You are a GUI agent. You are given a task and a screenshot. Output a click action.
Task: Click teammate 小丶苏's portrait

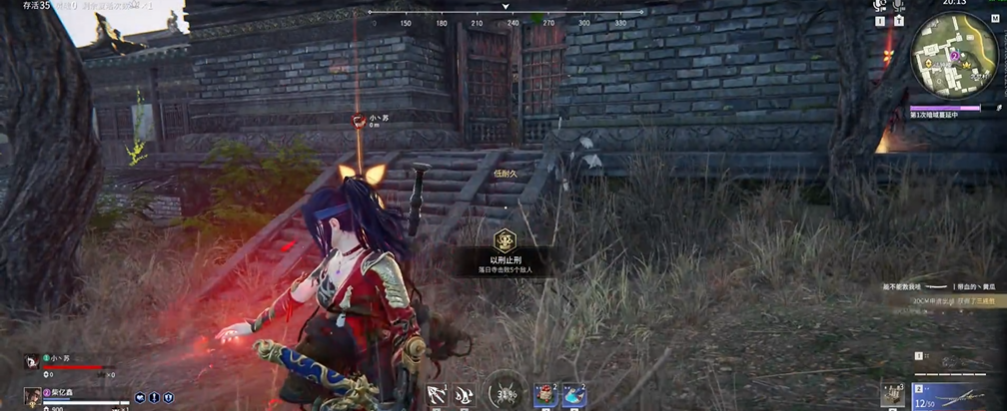click(x=32, y=361)
